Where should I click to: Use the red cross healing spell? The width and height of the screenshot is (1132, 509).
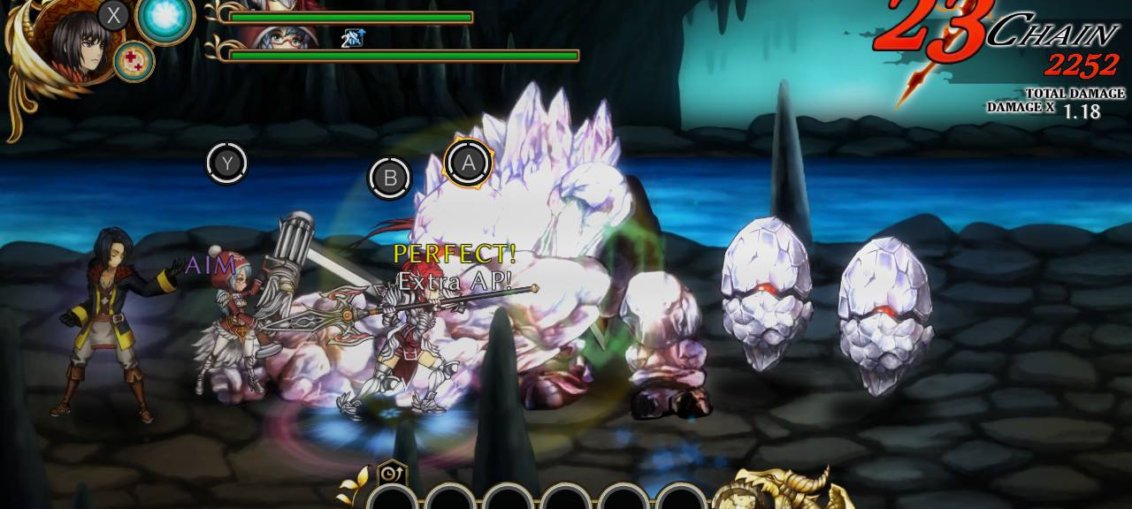click(x=133, y=60)
